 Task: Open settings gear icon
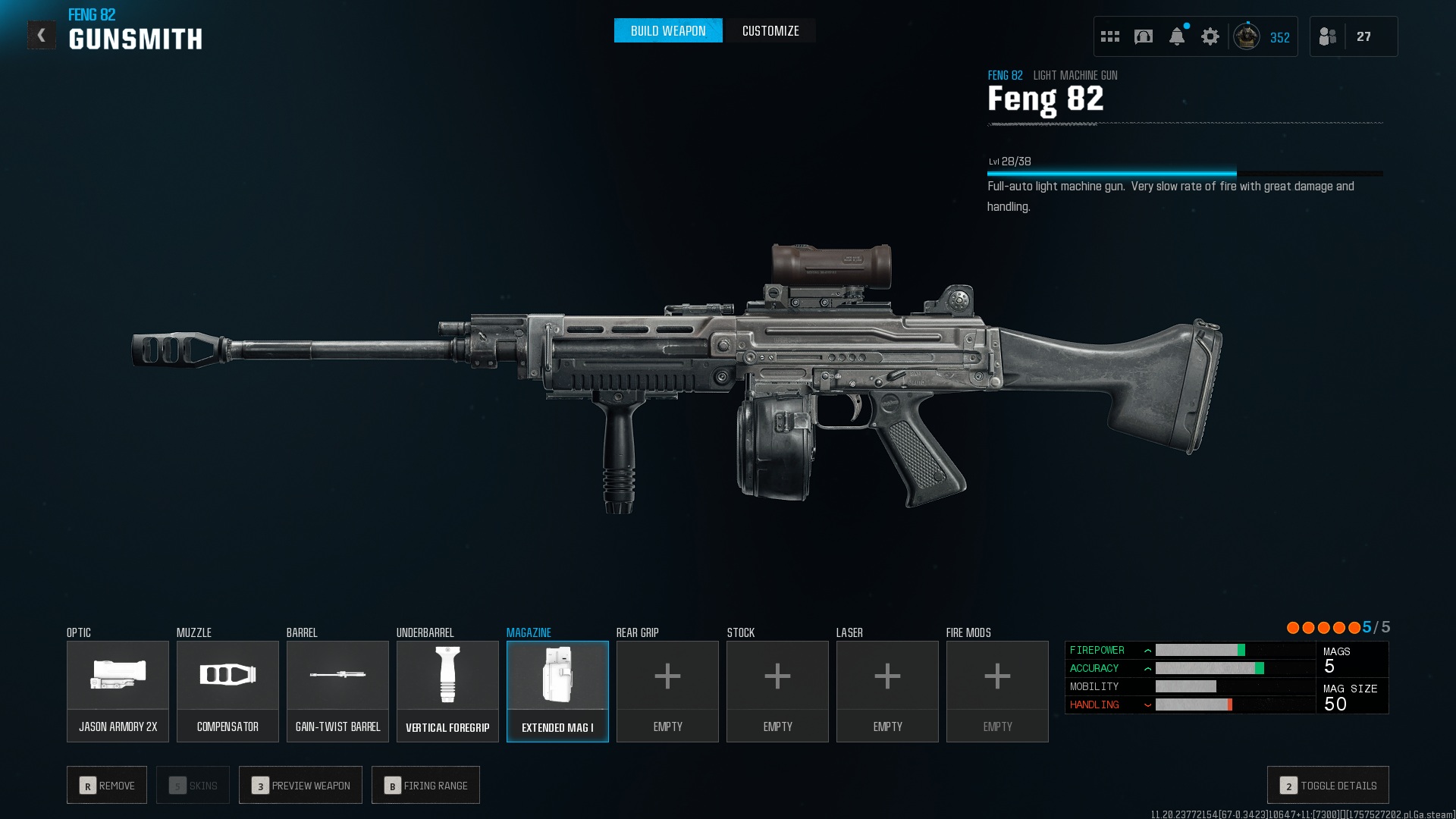pos(1210,36)
